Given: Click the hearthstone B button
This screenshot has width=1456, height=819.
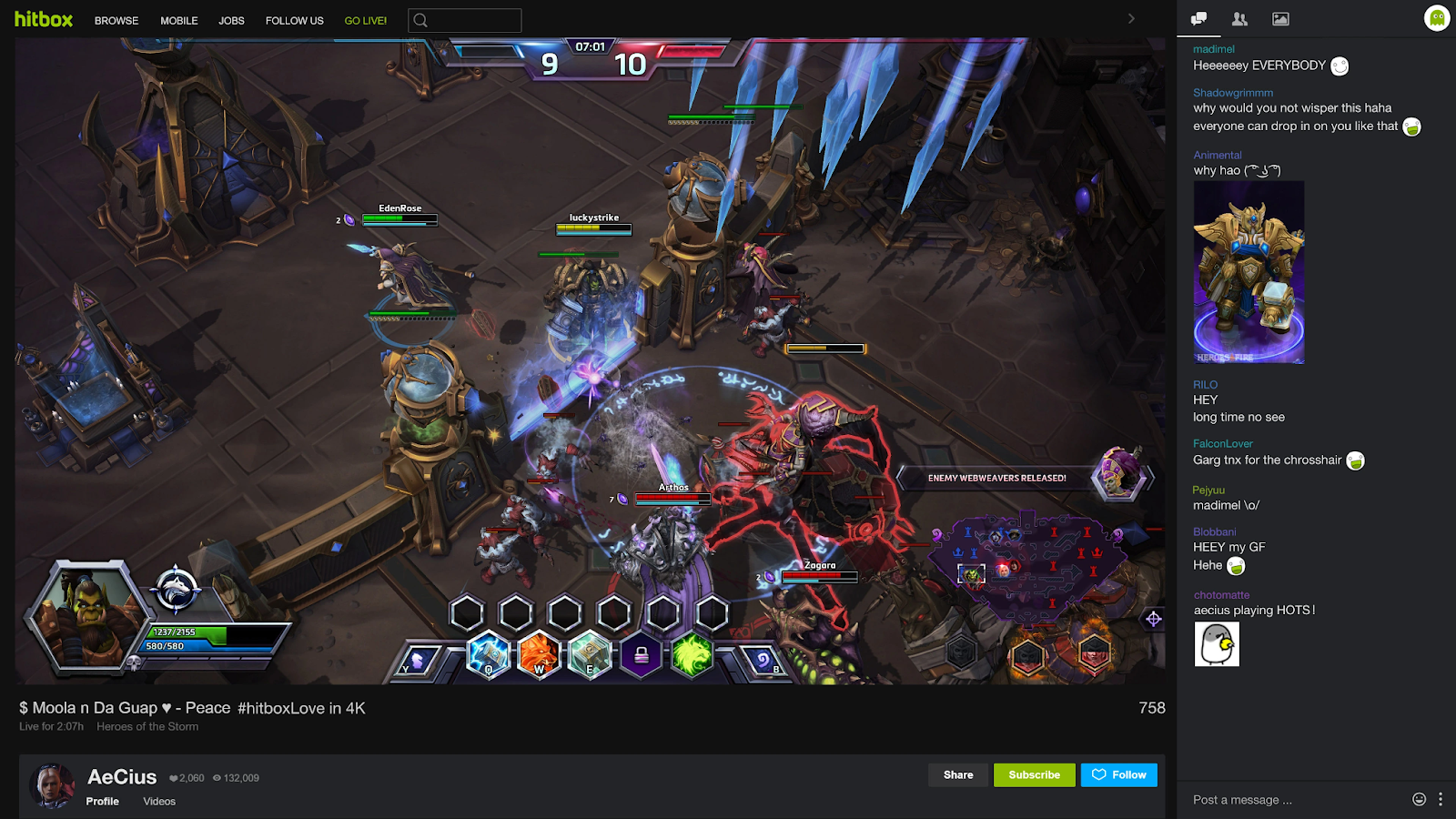Looking at the screenshot, I should coord(763,661).
